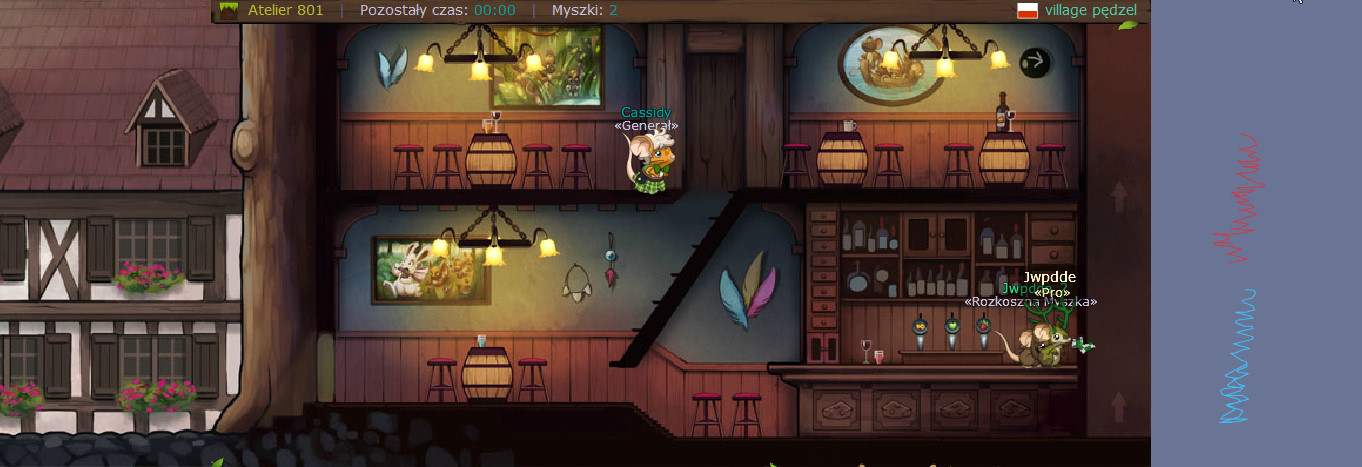
Task: Click the Atelier 801 map author label
Action: [x=285, y=11]
